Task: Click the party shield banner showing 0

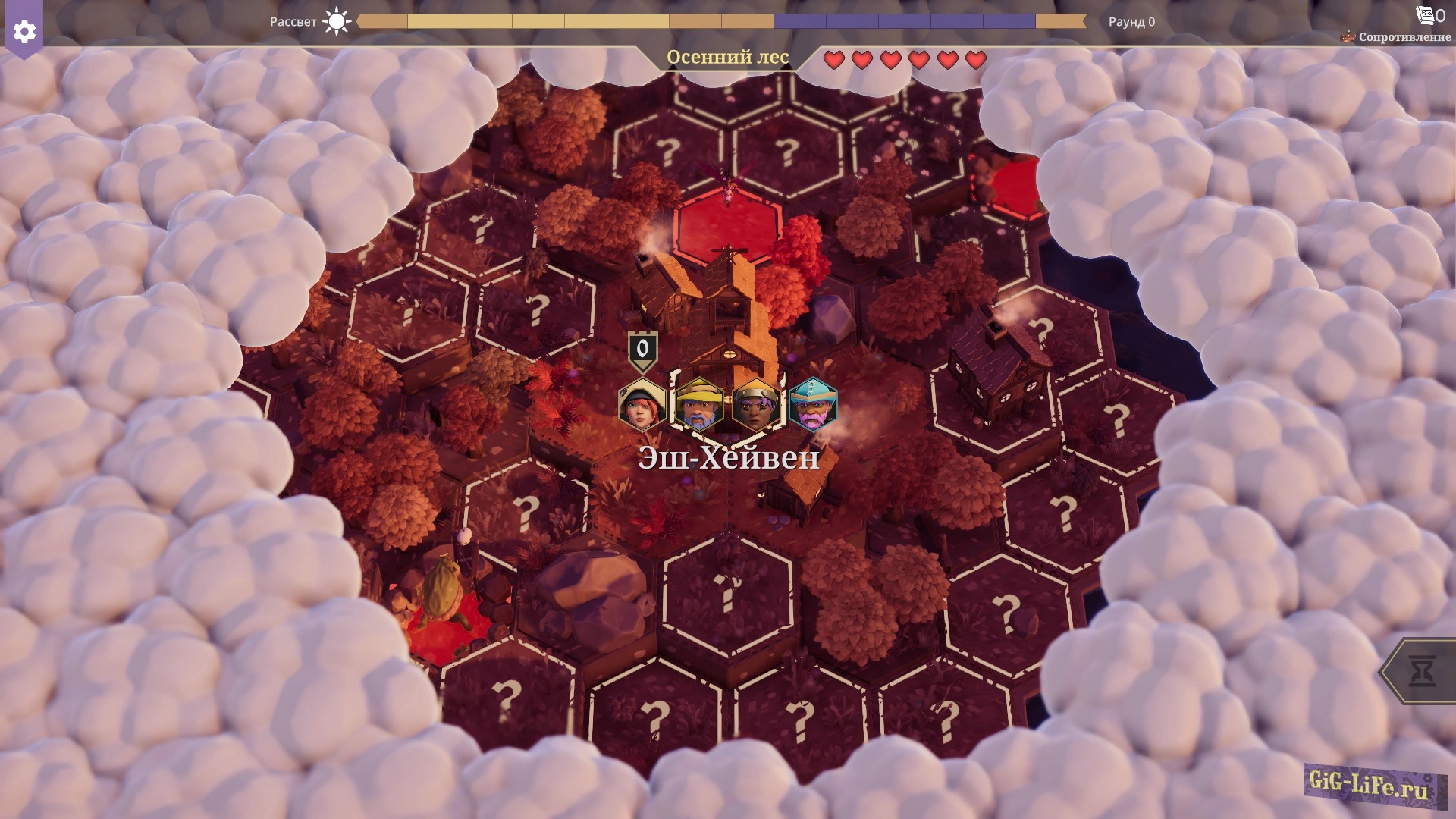Action: click(642, 350)
